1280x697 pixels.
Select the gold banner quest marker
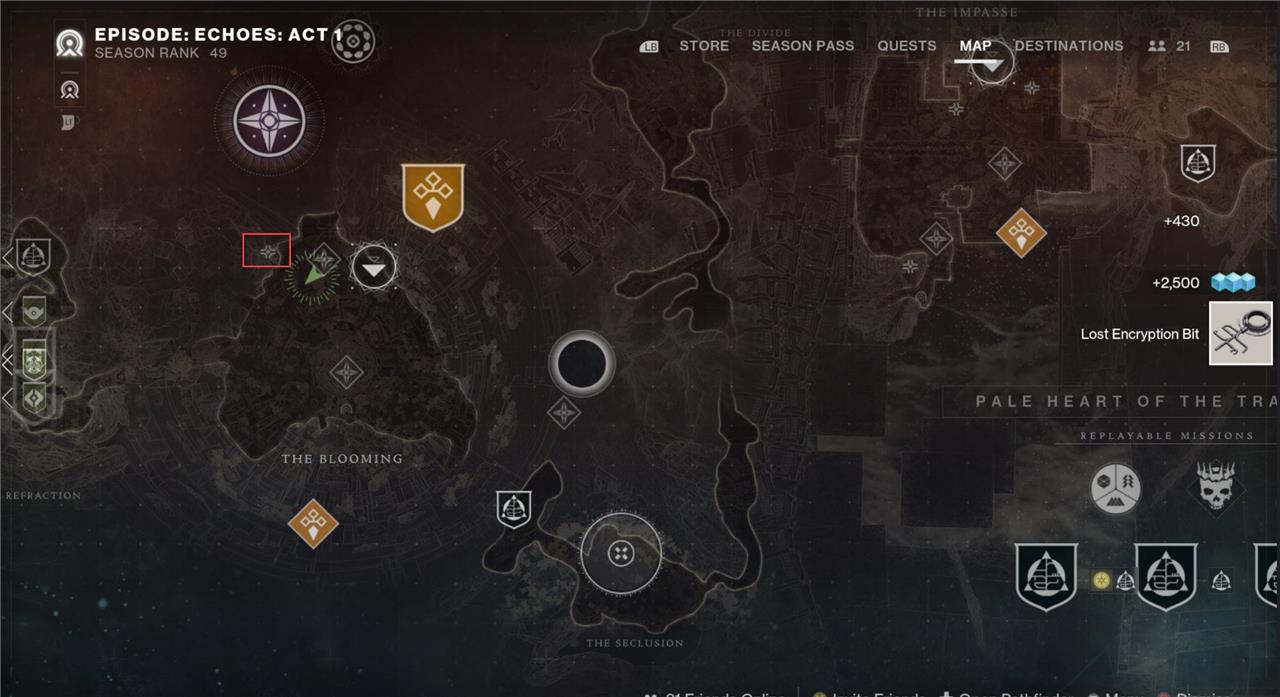pos(433,197)
